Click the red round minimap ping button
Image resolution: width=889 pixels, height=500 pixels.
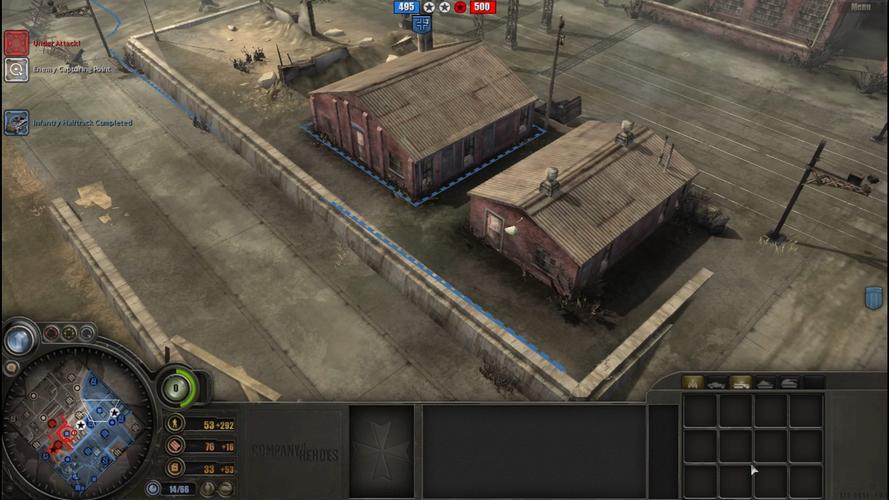click(50, 333)
